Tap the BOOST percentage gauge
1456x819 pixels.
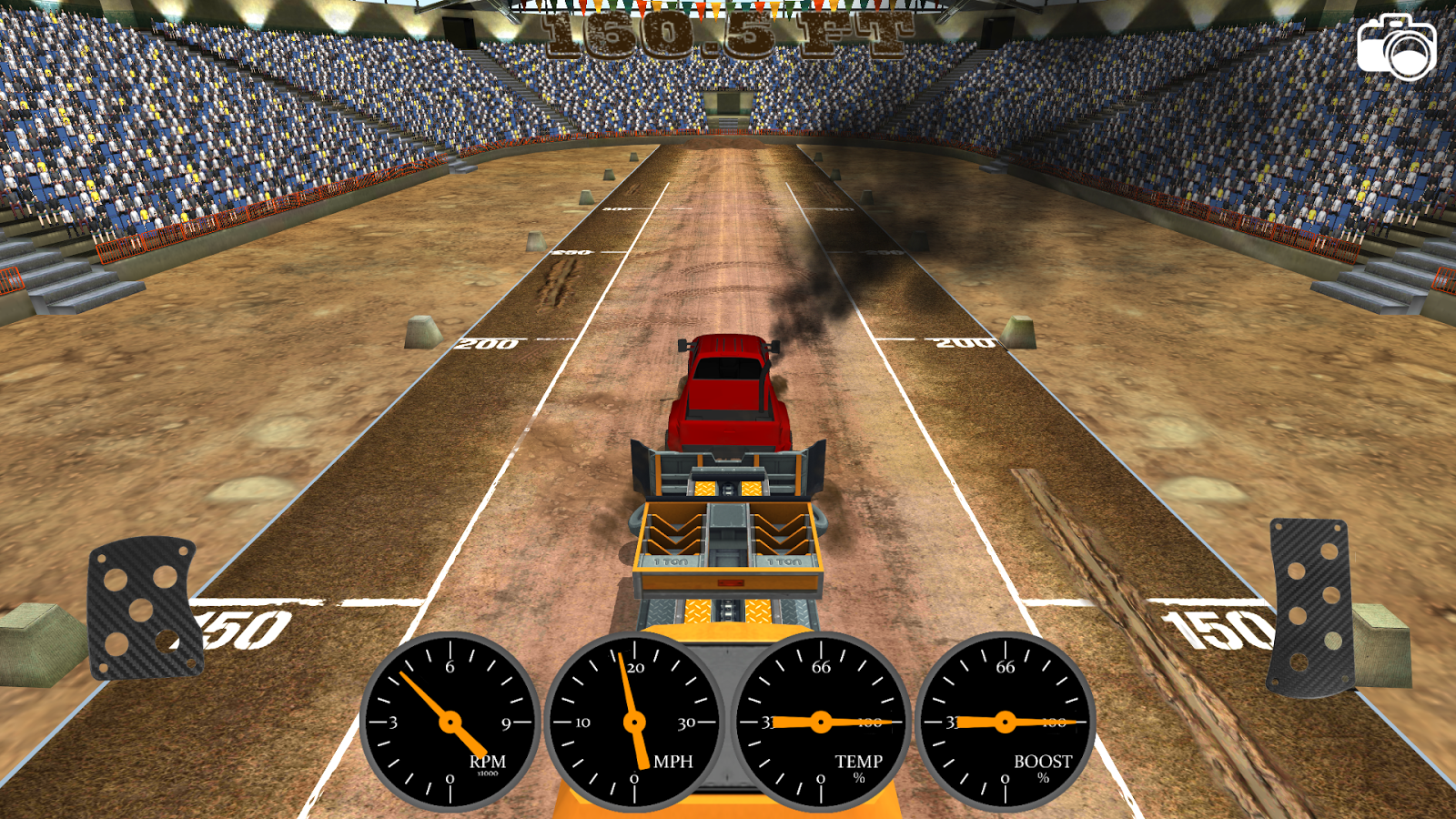pos(1006,722)
